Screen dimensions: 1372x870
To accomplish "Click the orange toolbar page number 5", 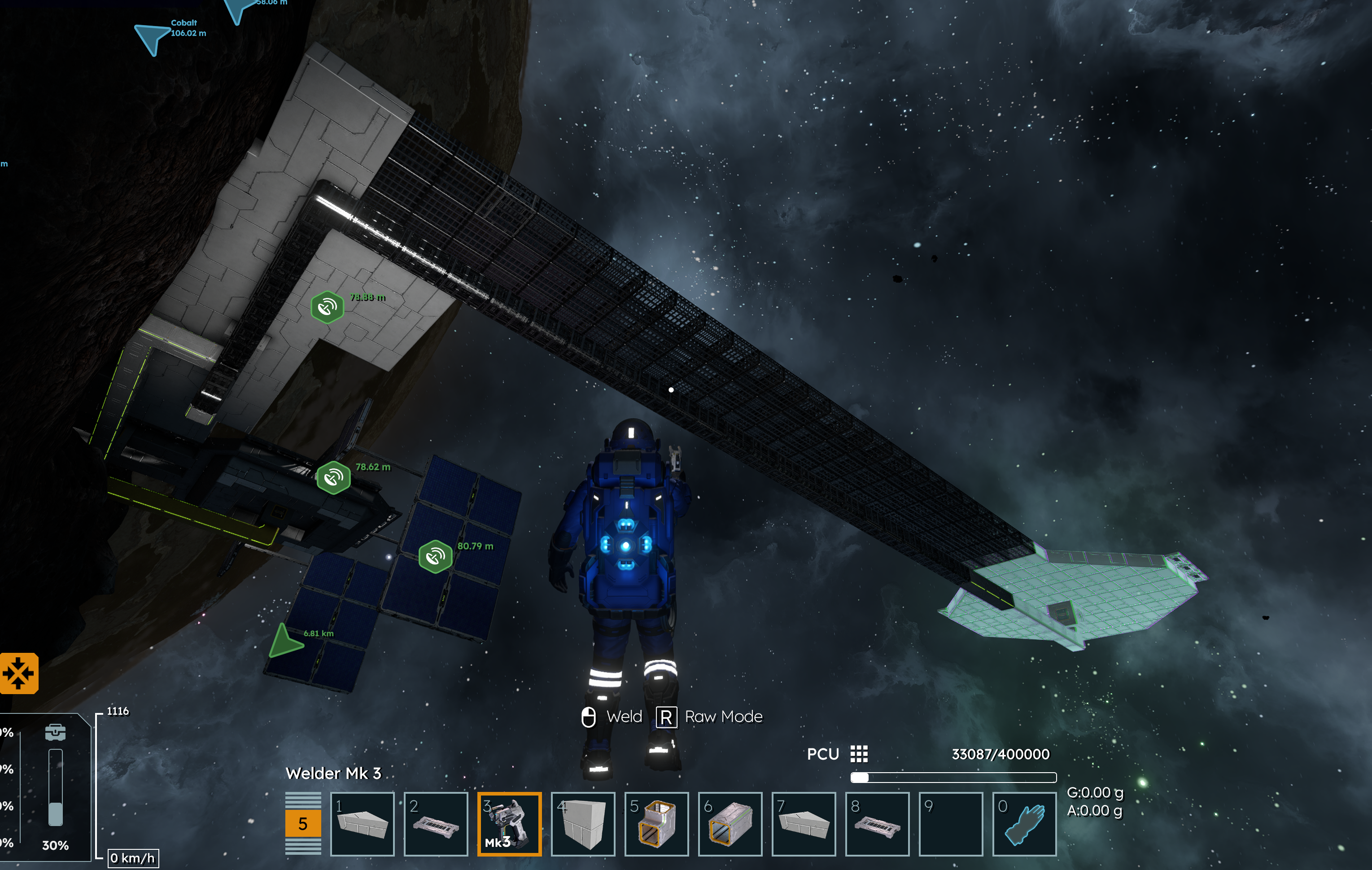I will coord(303,823).
